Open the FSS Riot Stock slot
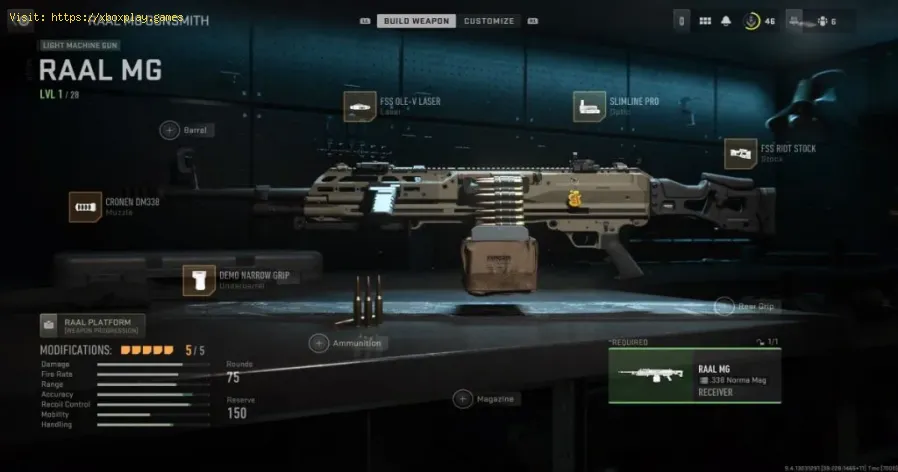Screen dimensions: 898x472 pos(740,153)
